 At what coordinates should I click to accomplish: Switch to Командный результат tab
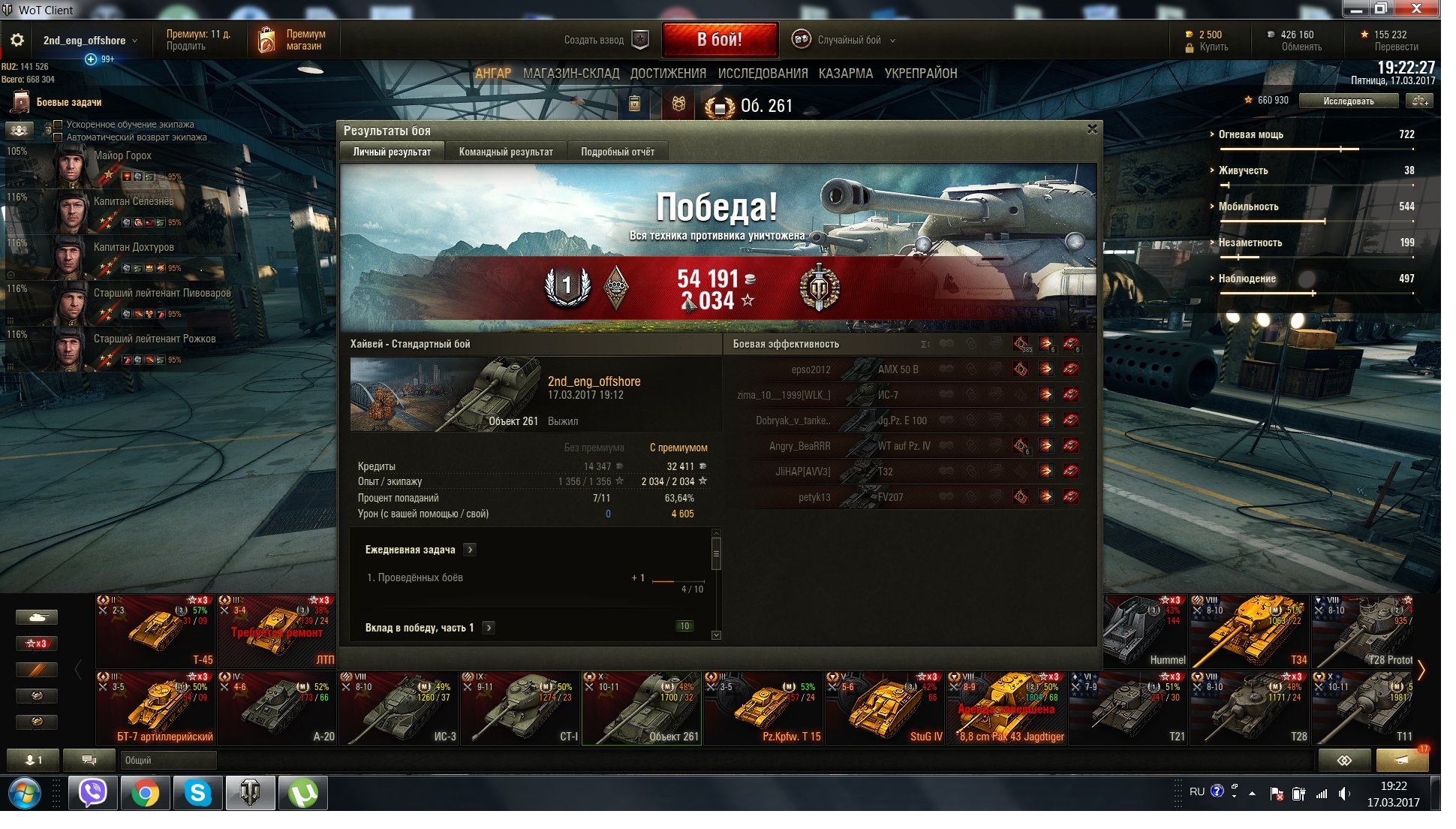pos(506,152)
